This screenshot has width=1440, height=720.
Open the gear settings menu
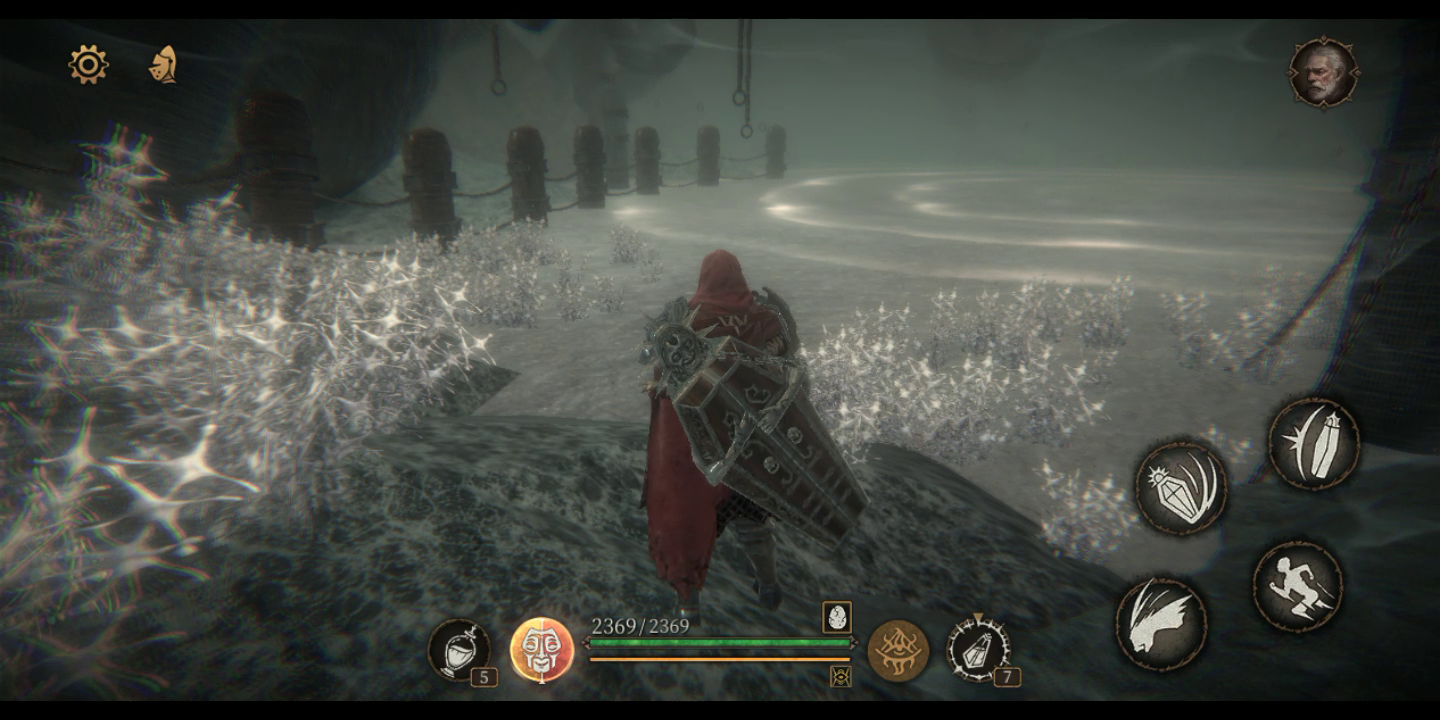click(88, 65)
